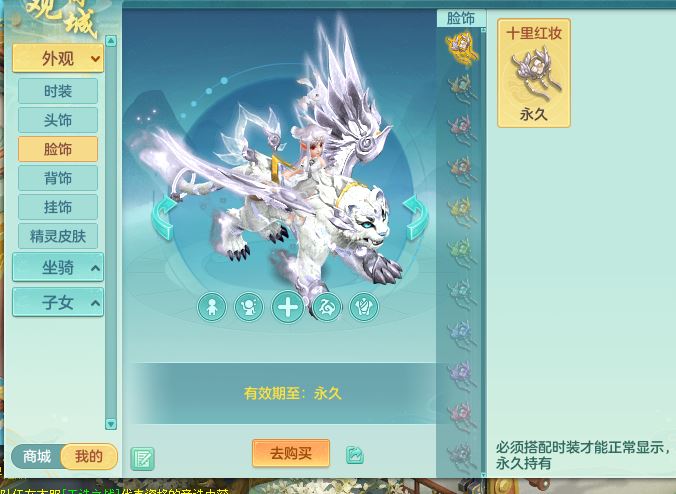The height and width of the screenshot is (494, 676).
Task: Rotate the preview model with the left arrow
Action: (x=163, y=217)
